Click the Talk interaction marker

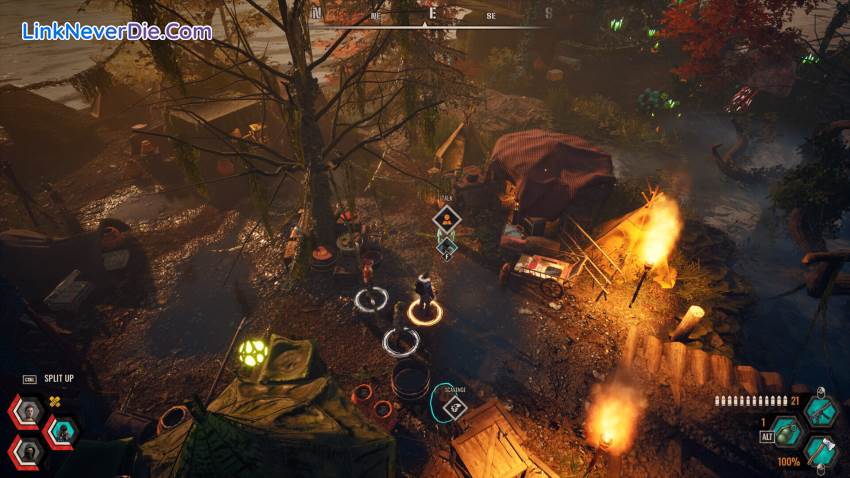coord(446,219)
